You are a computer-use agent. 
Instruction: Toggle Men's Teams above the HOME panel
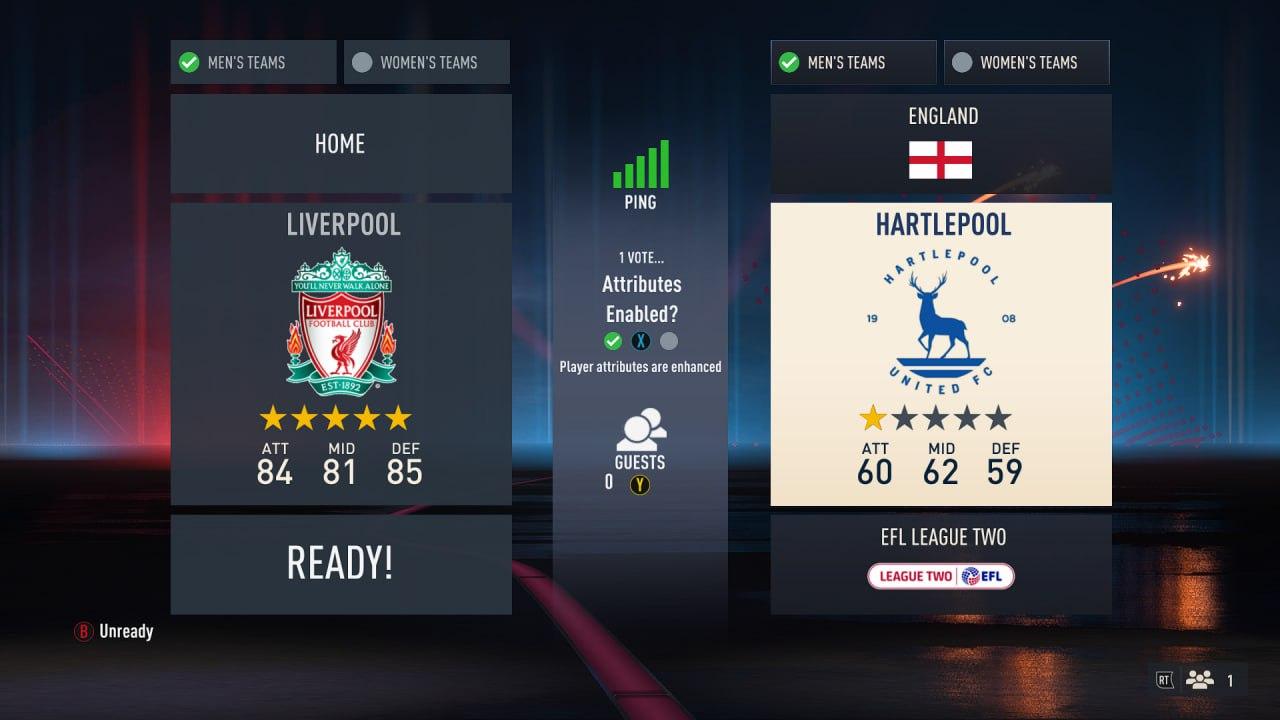click(253, 62)
